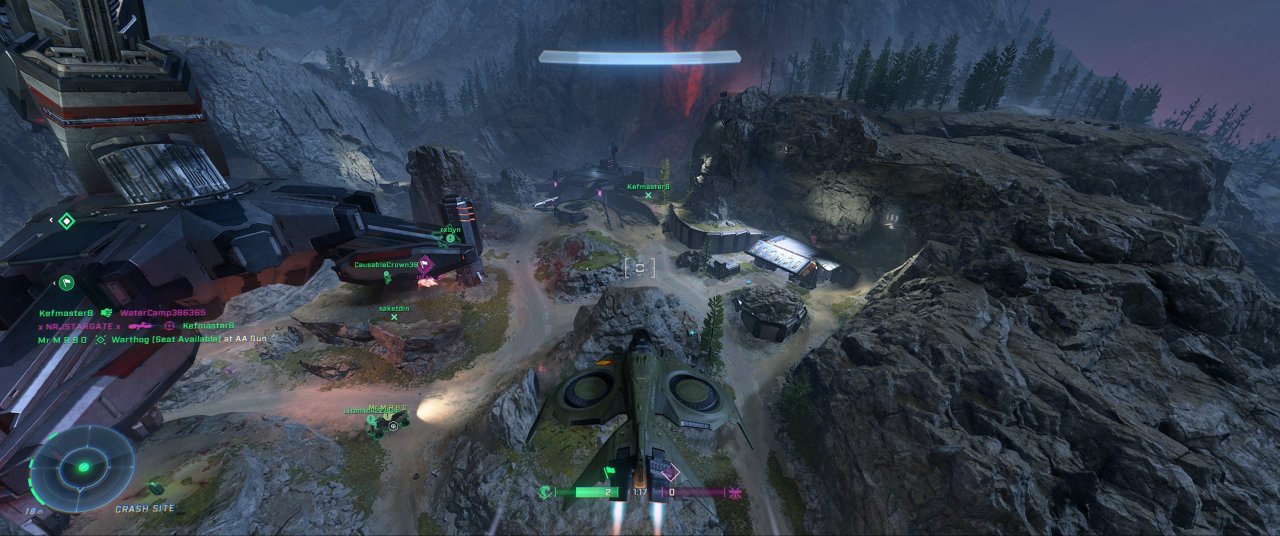Viewport: 1280px width, 536px height.
Task: Select the magenta enemy team emblem
Action: click(x=736, y=492)
